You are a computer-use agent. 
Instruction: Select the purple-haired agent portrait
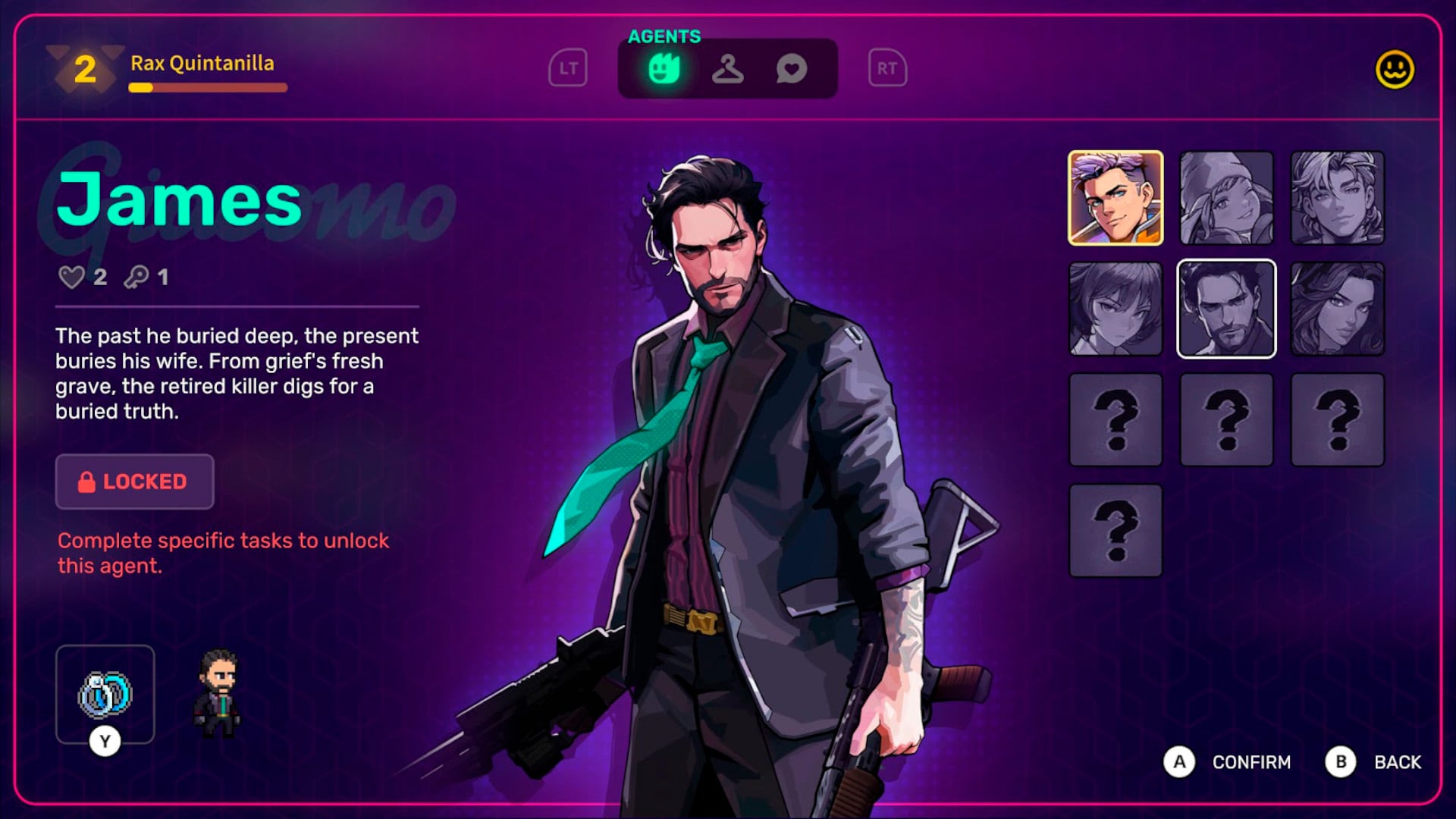pos(1115,198)
